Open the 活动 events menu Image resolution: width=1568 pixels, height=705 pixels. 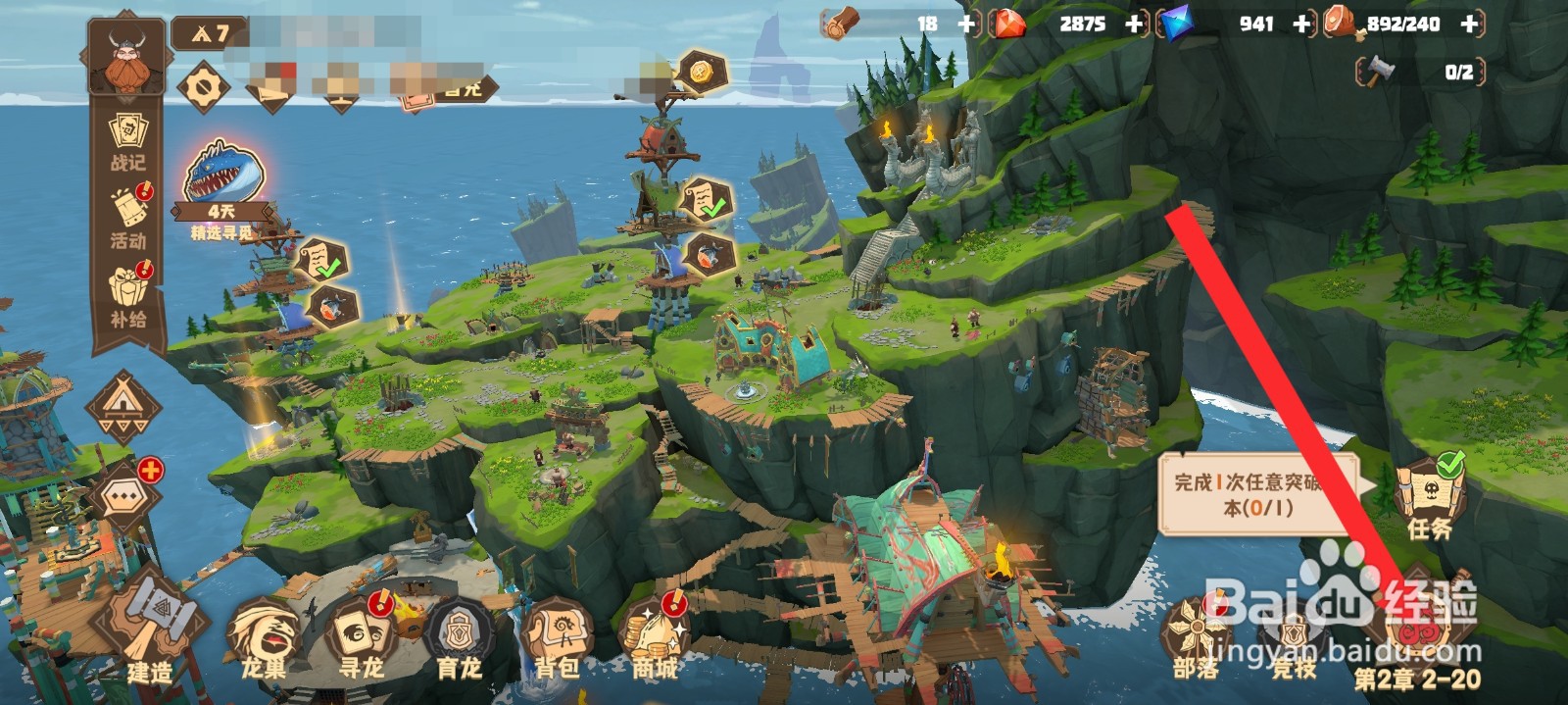tap(128, 218)
